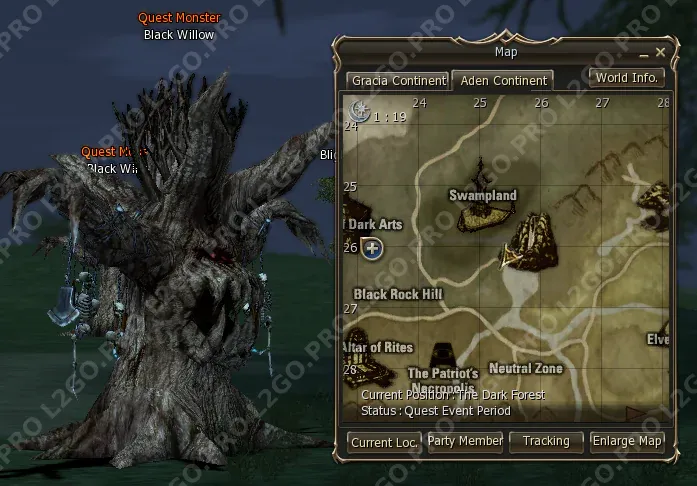Screen dimensions: 697x486
Task: Open World Info. panel
Action: 626,77
